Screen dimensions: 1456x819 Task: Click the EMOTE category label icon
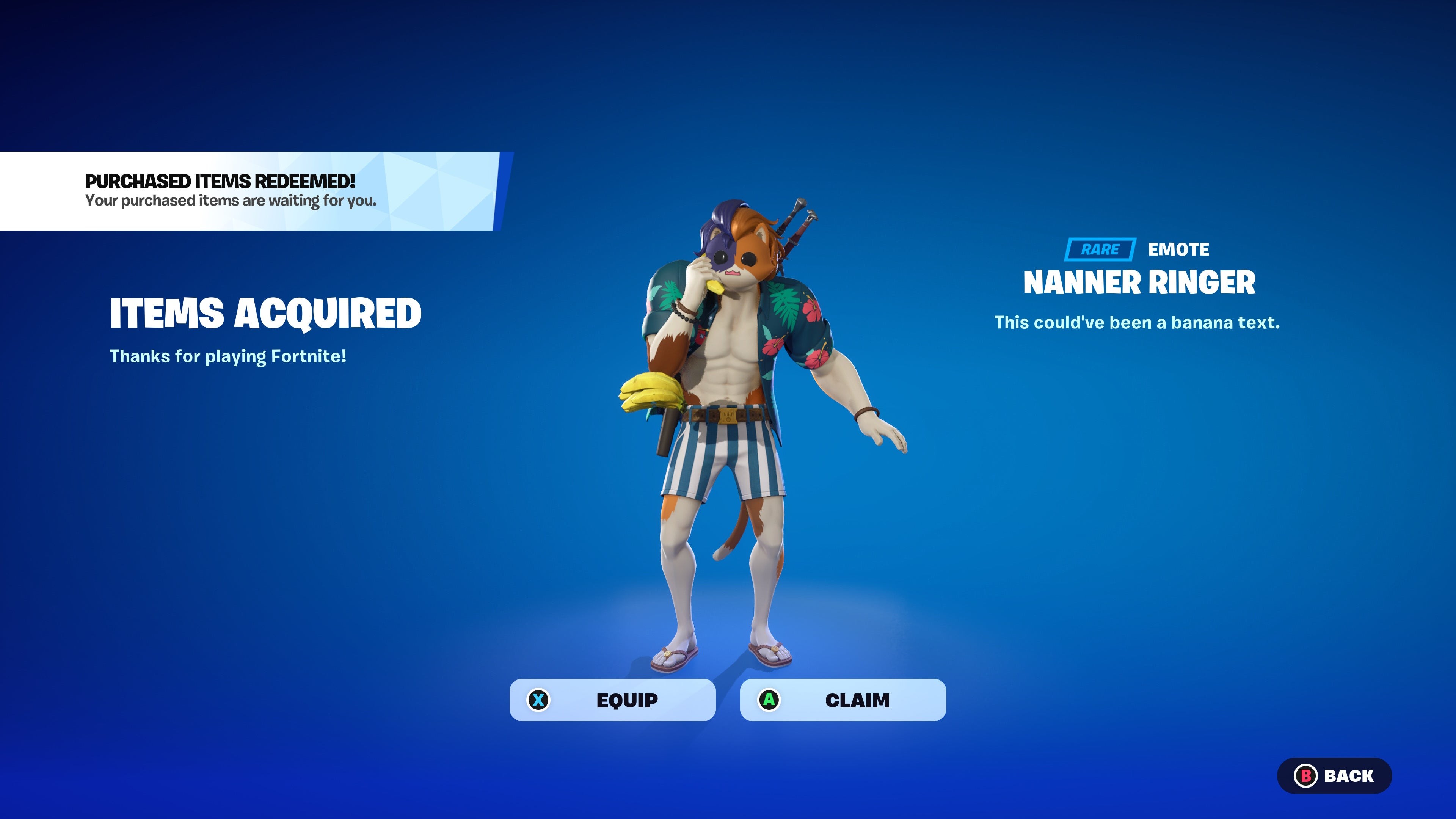pyautogui.click(x=1178, y=249)
